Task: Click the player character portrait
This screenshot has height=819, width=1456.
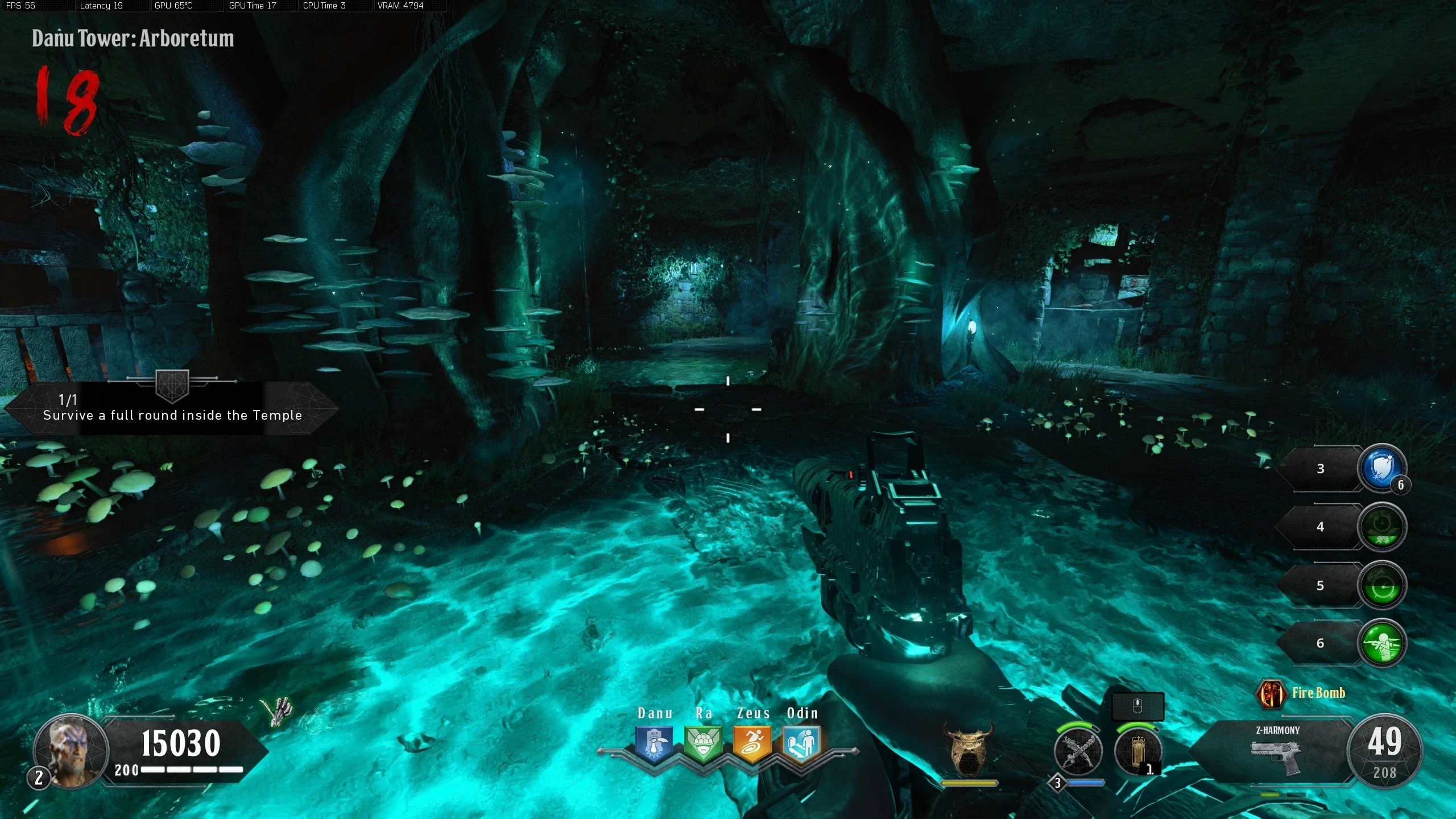Action: point(71,751)
